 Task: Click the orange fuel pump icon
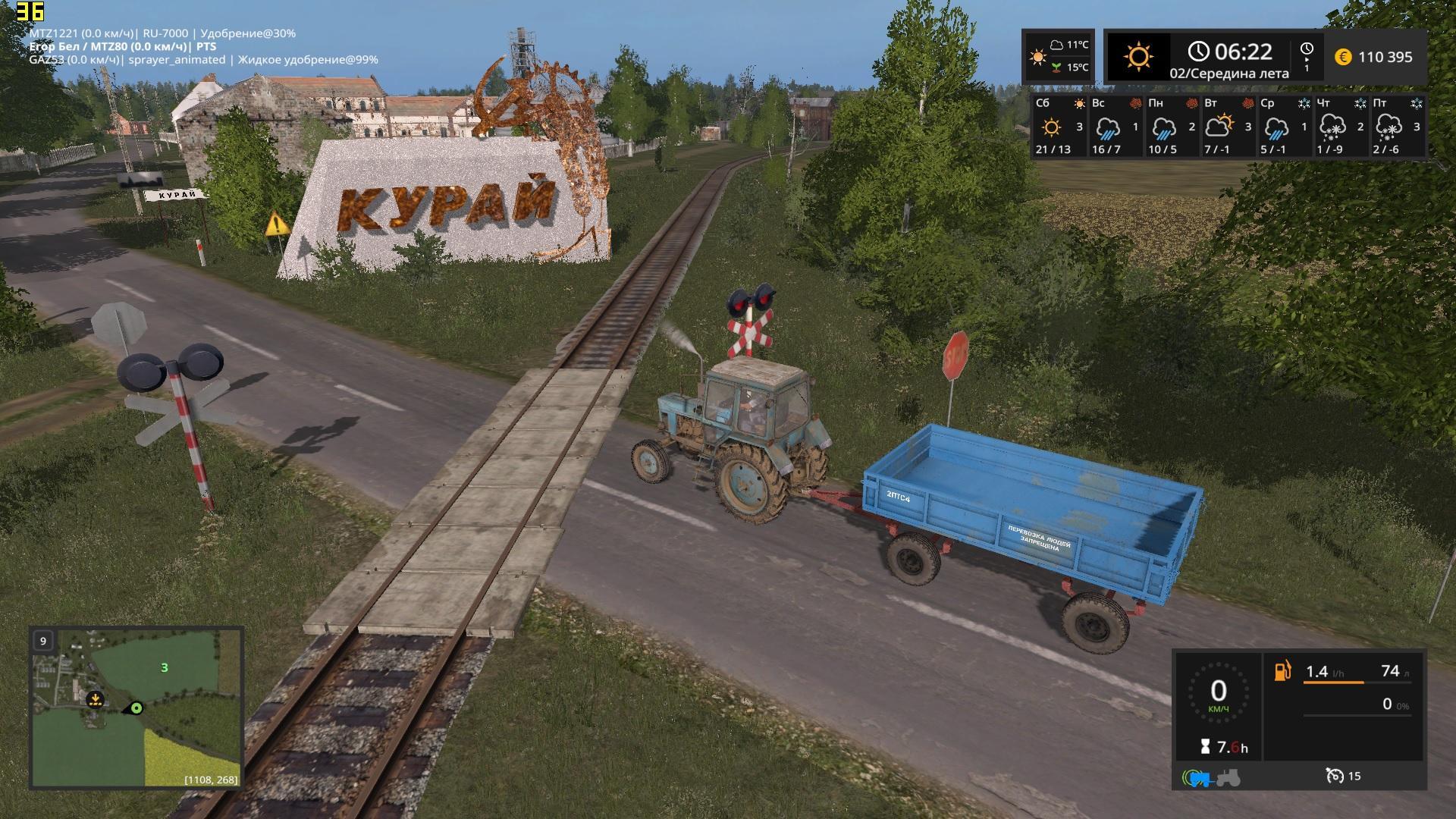click(x=1282, y=671)
